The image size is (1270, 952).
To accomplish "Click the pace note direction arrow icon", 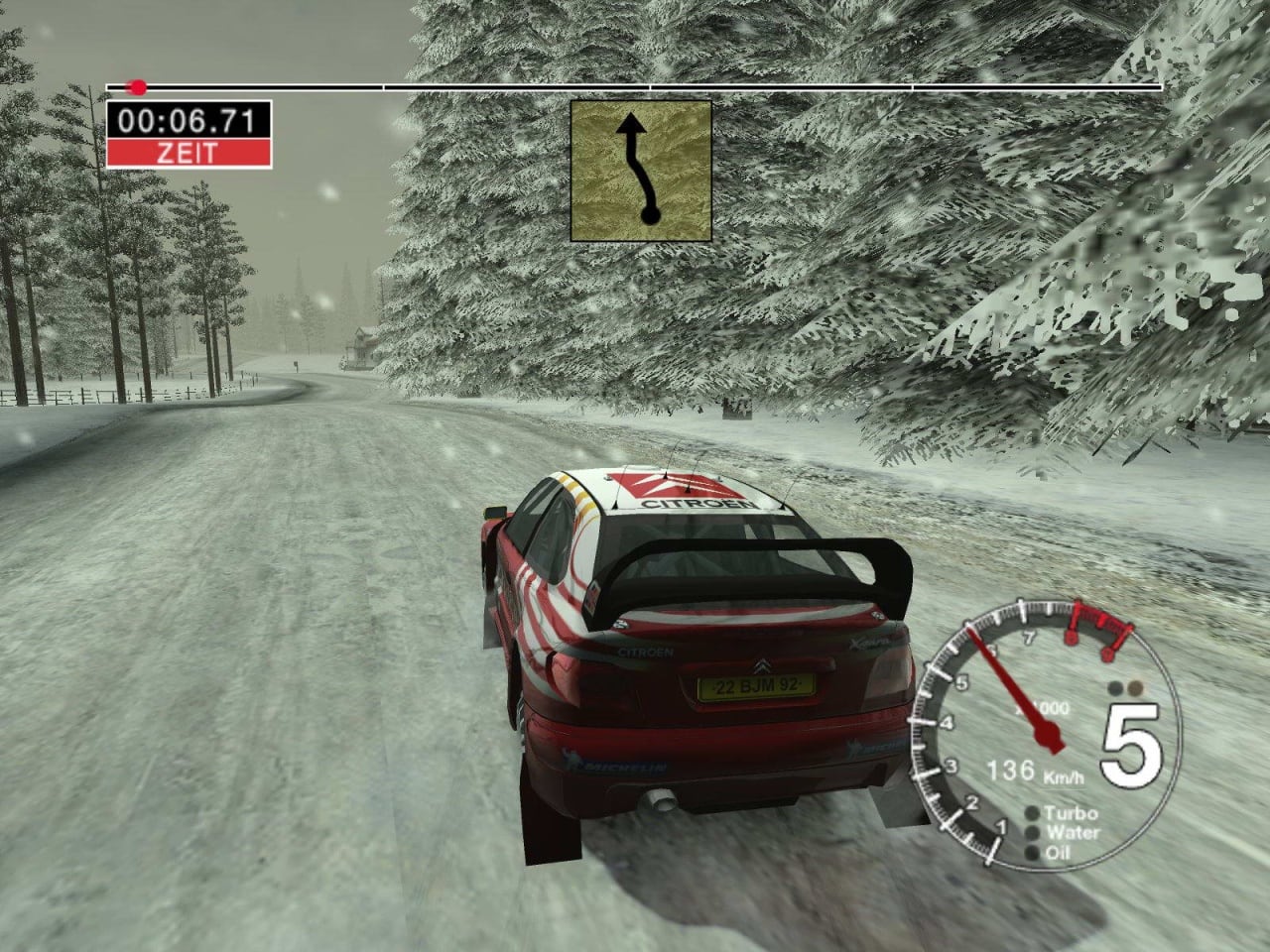I will click(x=641, y=171).
